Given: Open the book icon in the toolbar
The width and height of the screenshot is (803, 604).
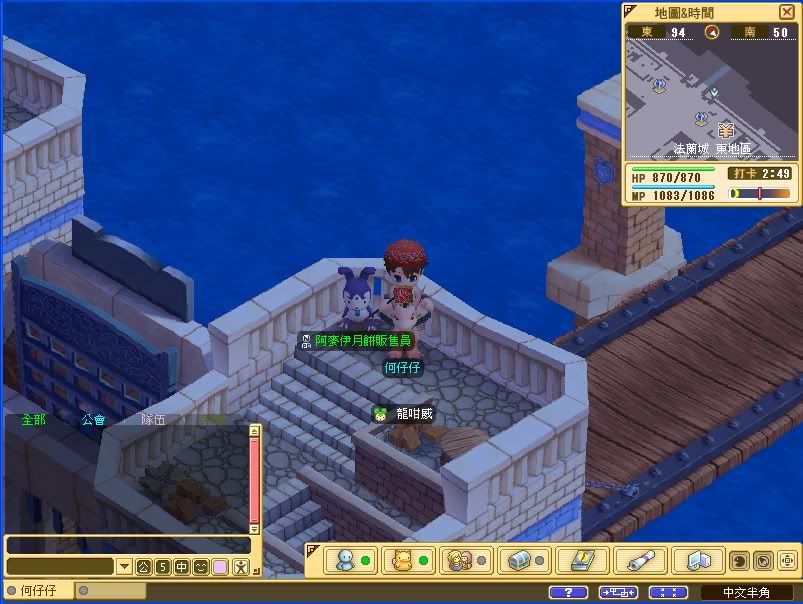Looking at the screenshot, I should pyautogui.click(x=576, y=560).
